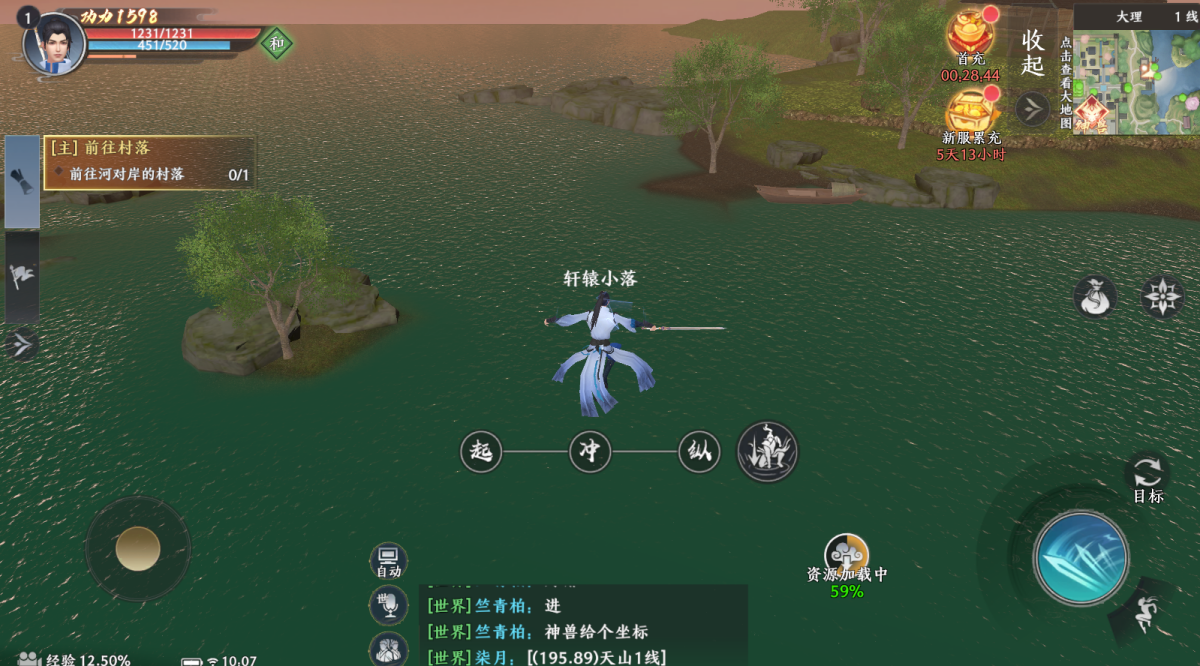Activate the 纵 leap skill button
The width and height of the screenshot is (1200, 666).
click(699, 452)
